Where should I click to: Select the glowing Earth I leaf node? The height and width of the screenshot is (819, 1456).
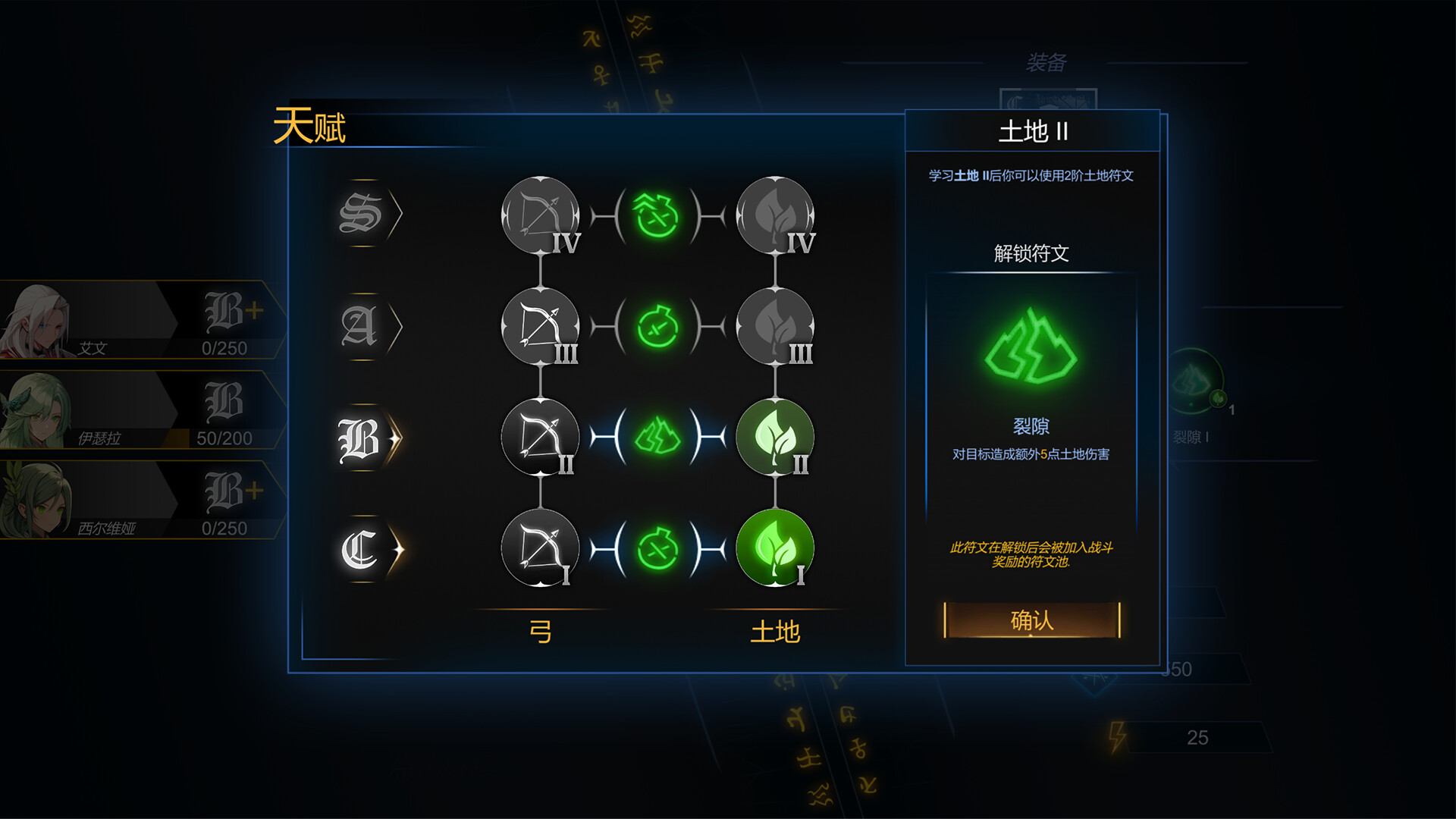[x=774, y=548]
